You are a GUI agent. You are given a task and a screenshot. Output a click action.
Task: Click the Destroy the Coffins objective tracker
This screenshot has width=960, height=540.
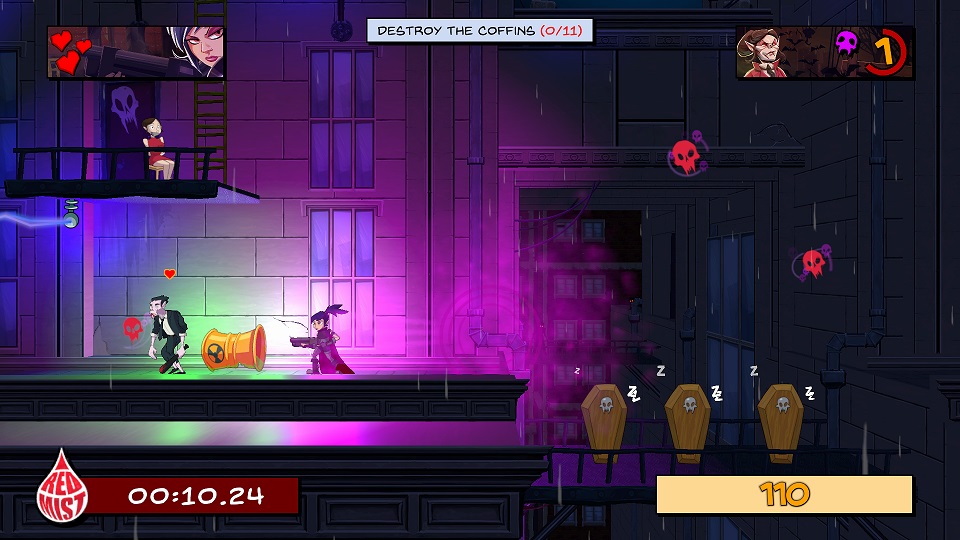(480, 31)
